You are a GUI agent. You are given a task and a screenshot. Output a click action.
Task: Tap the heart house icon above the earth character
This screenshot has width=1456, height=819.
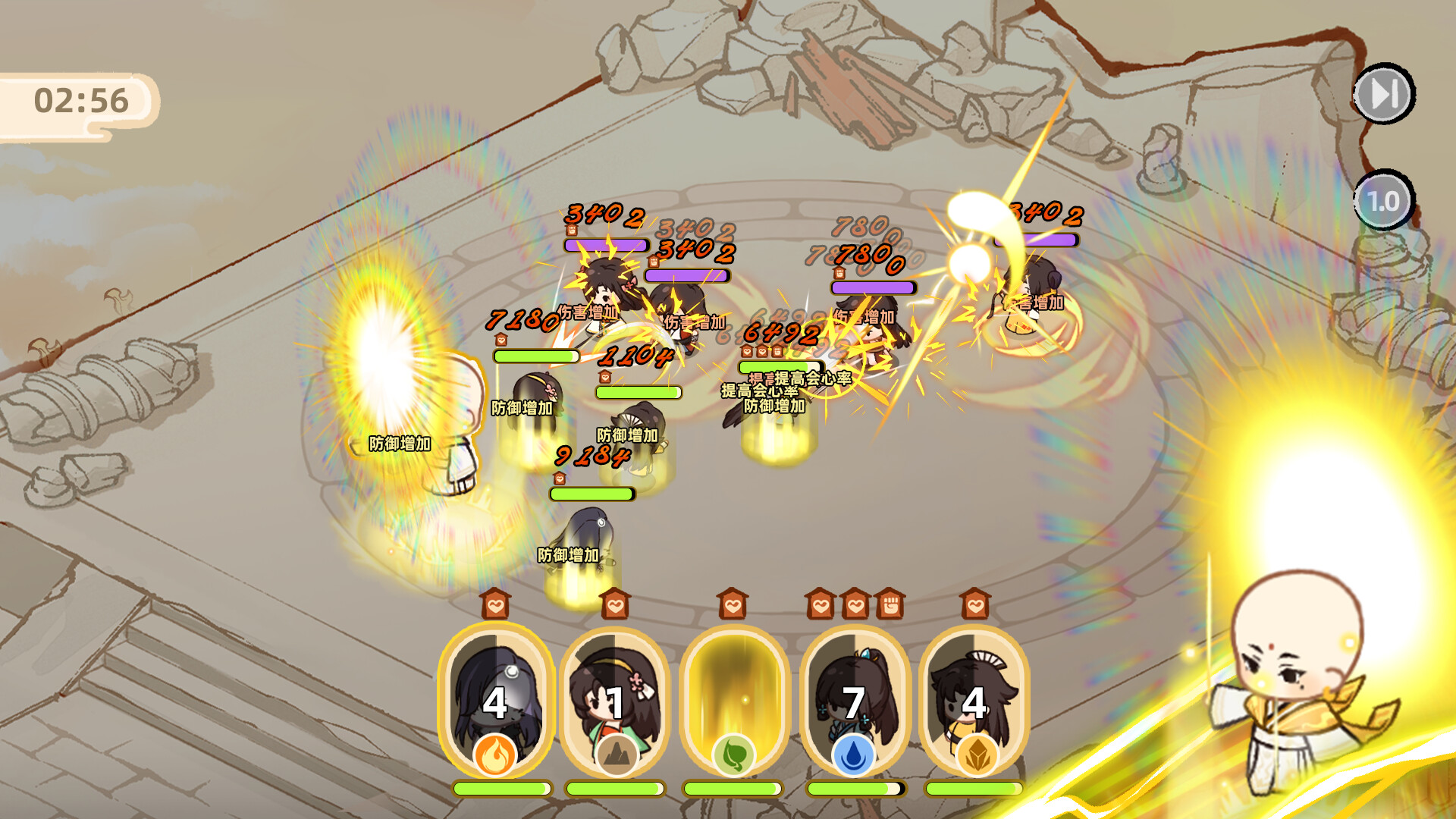coord(617,605)
